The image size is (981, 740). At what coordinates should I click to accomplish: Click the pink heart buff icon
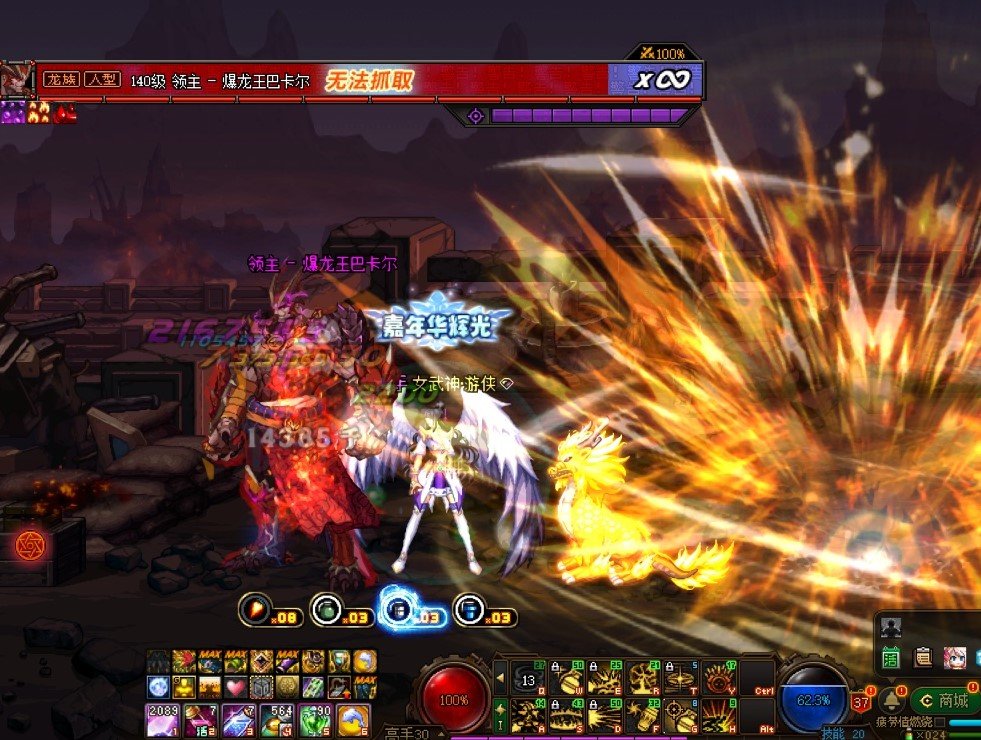click(x=235, y=687)
